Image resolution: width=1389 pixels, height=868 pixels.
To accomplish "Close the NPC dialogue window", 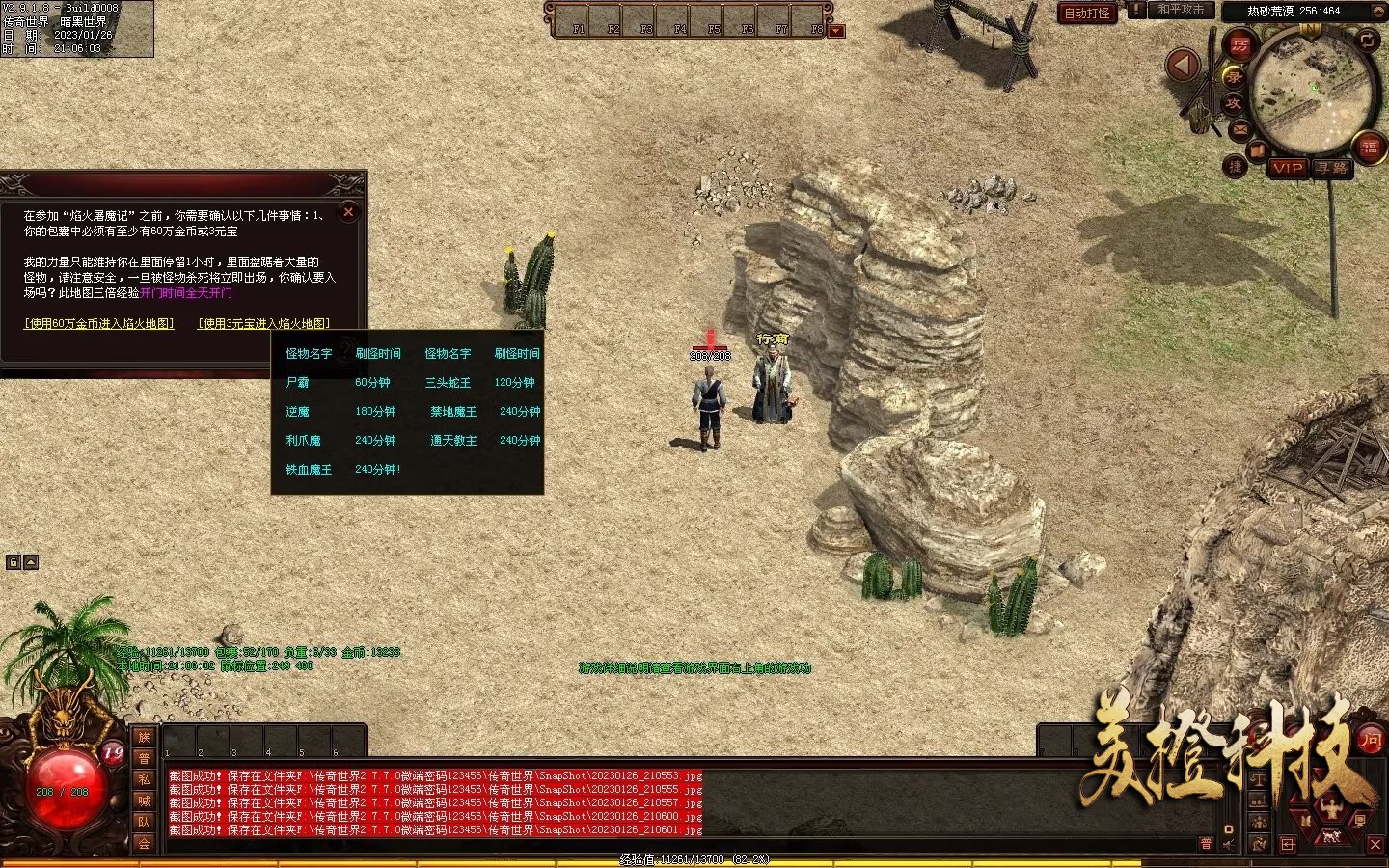I will click(x=349, y=212).
